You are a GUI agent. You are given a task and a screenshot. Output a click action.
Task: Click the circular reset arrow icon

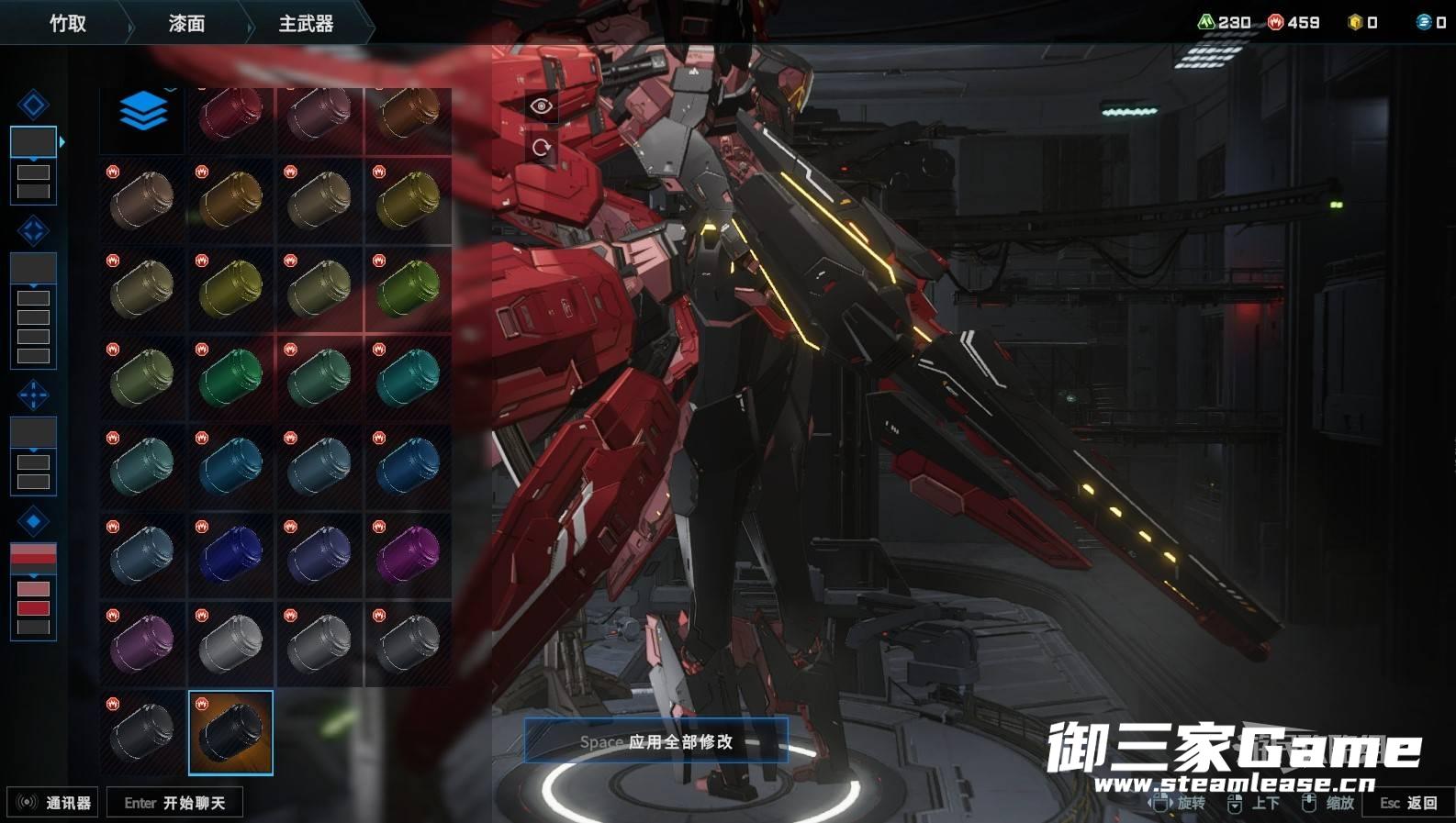(x=542, y=147)
